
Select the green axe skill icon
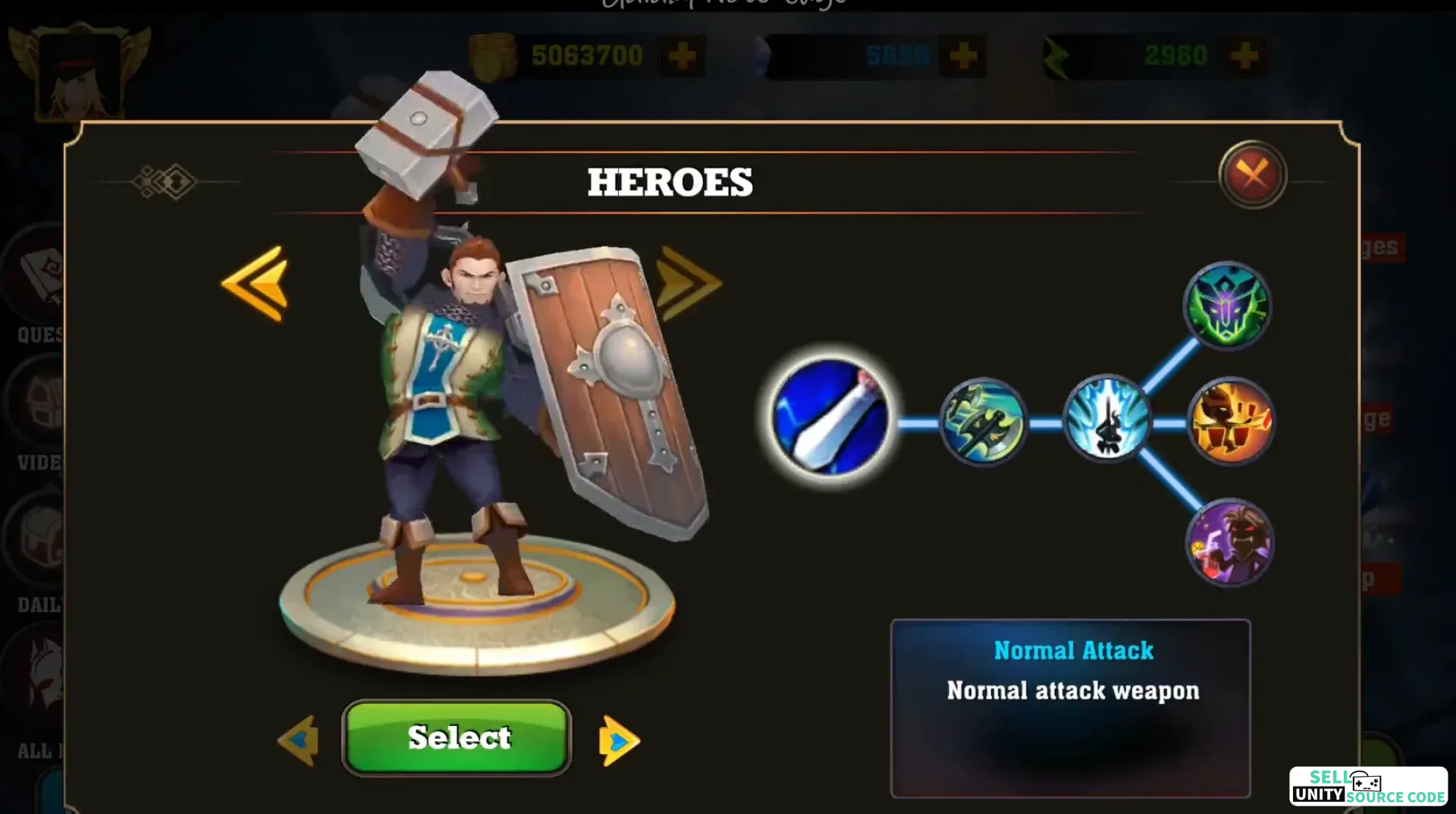(x=983, y=422)
